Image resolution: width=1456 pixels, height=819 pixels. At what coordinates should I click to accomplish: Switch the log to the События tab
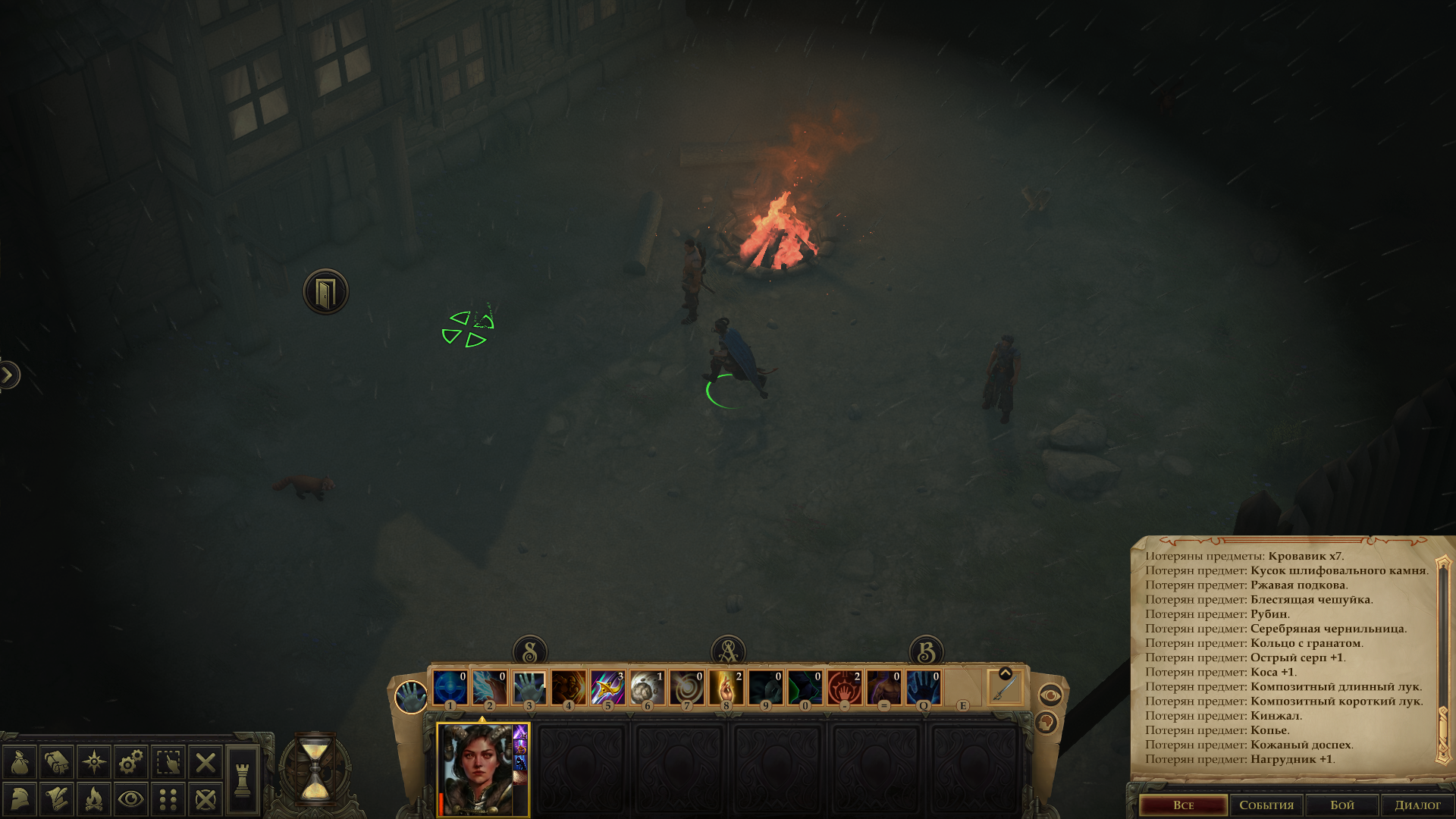tap(1266, 805)
